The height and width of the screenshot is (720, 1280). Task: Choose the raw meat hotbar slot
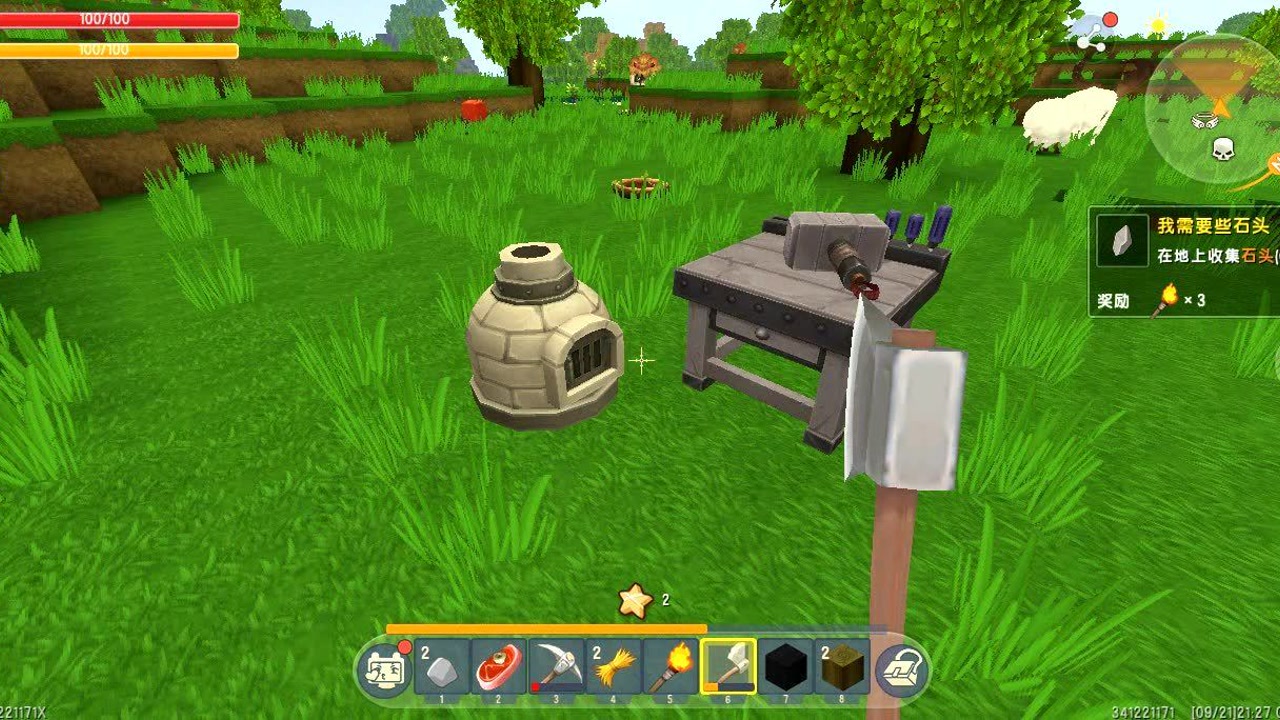tap(499, 668)
